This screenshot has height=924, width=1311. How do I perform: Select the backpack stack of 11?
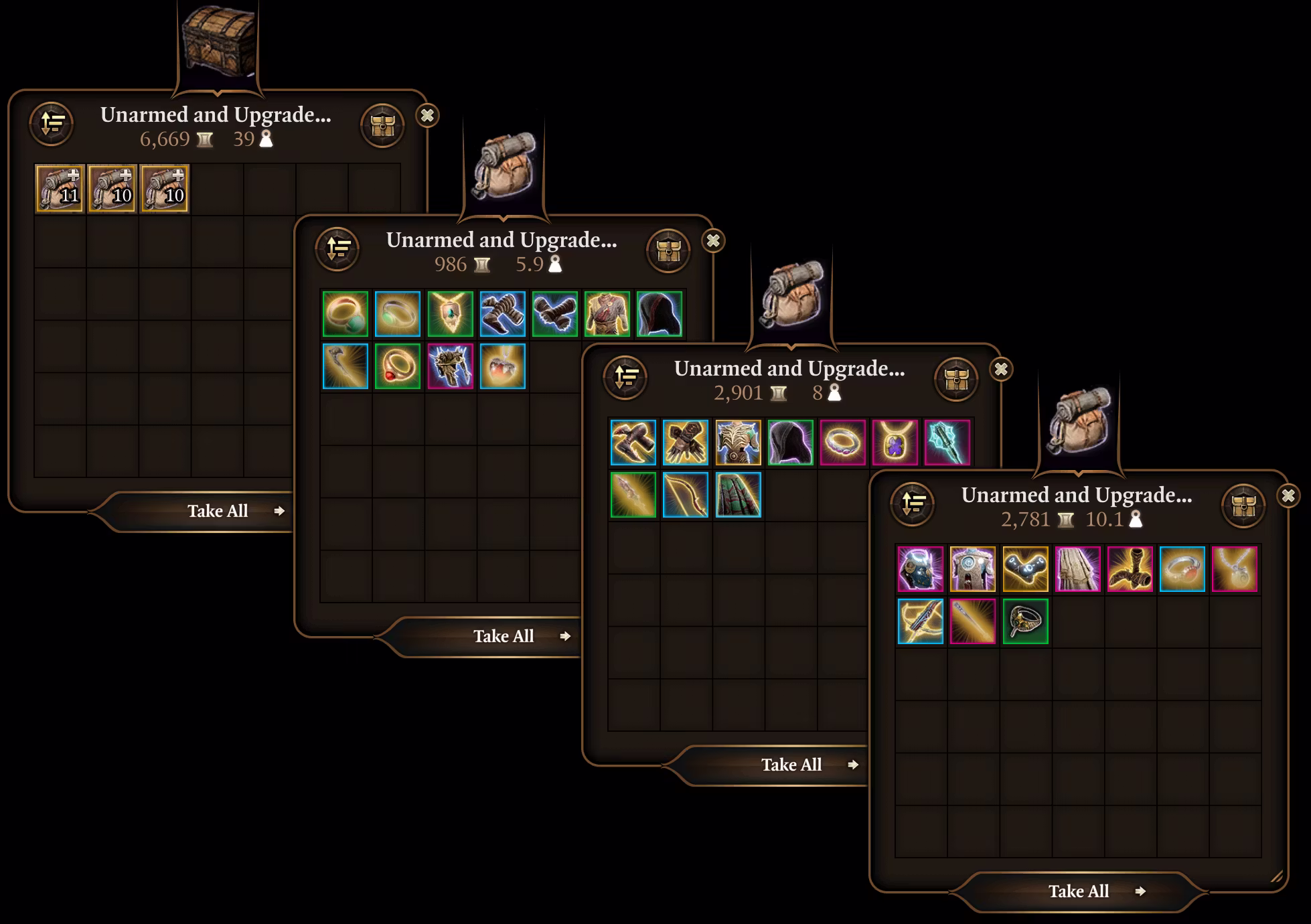60,189
